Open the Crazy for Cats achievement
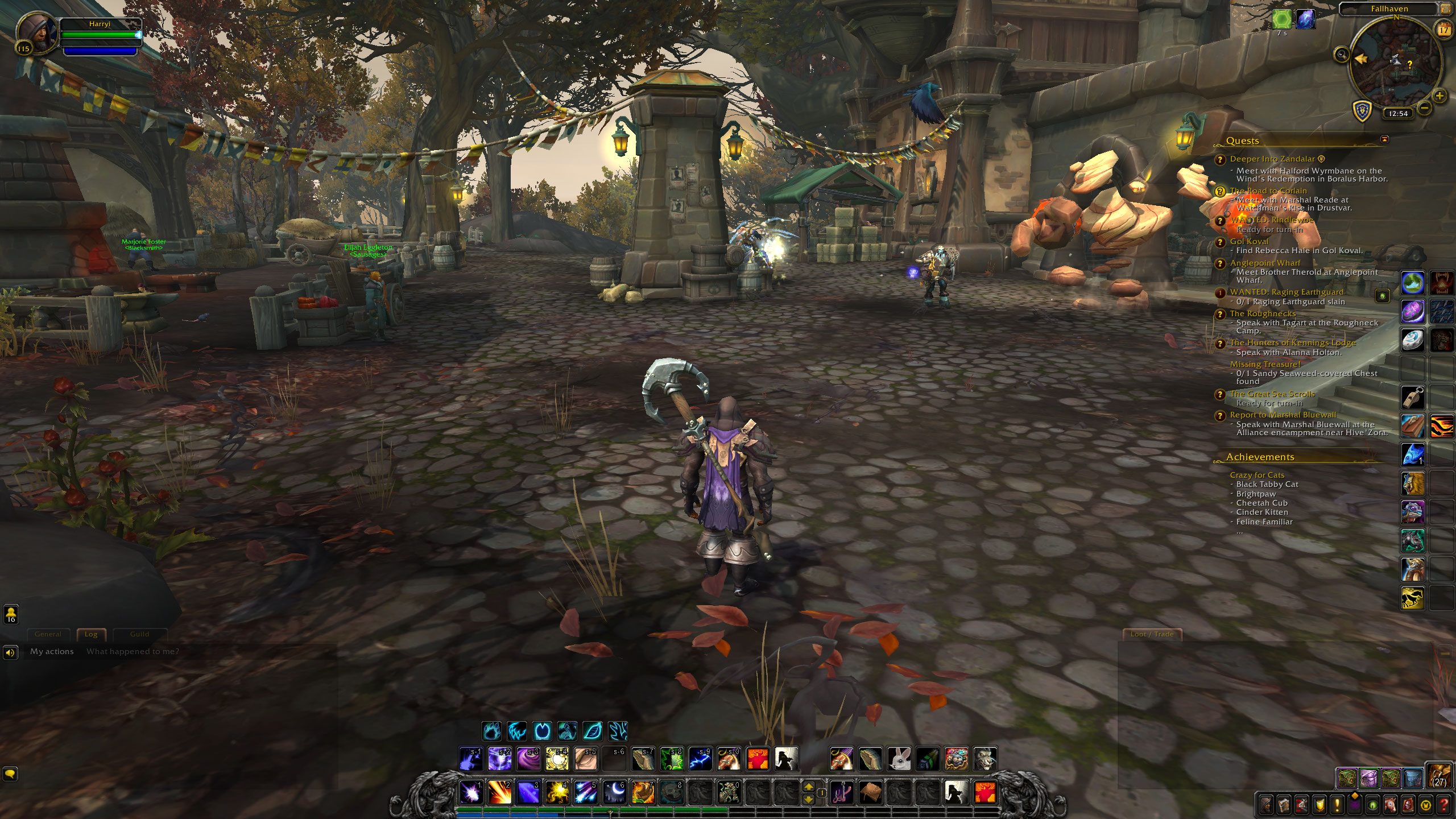 (1257, 475)
